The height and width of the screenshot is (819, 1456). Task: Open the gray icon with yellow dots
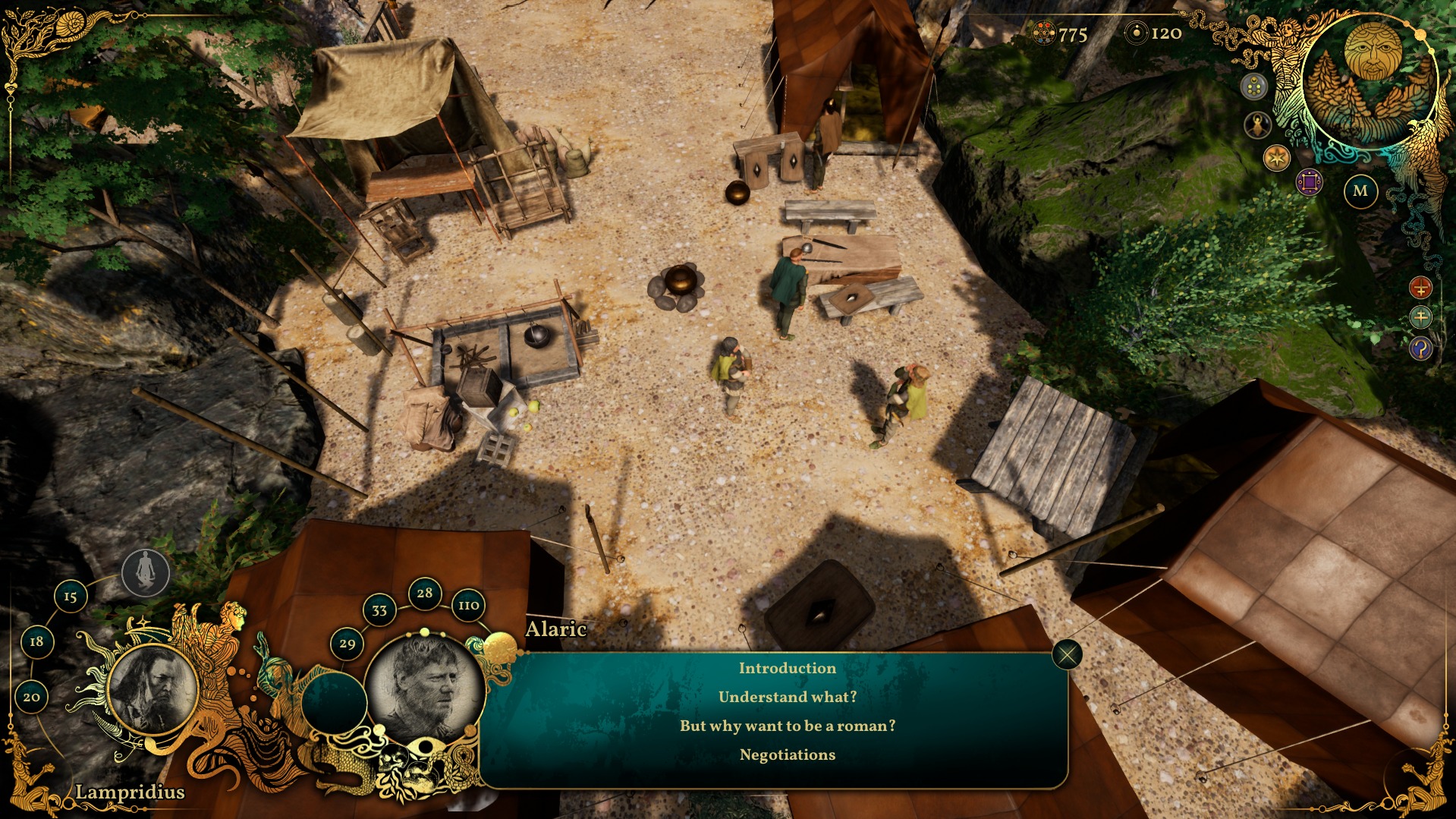1254,87
